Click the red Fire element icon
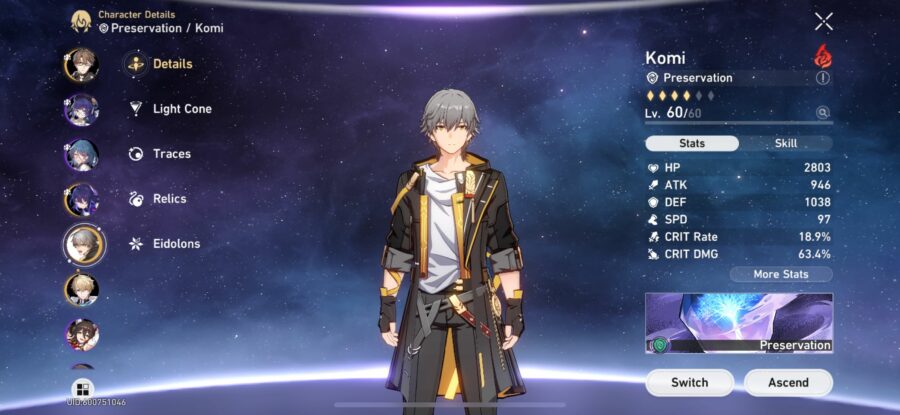Viewport: 900px width, 415px height. pos(823,55)
